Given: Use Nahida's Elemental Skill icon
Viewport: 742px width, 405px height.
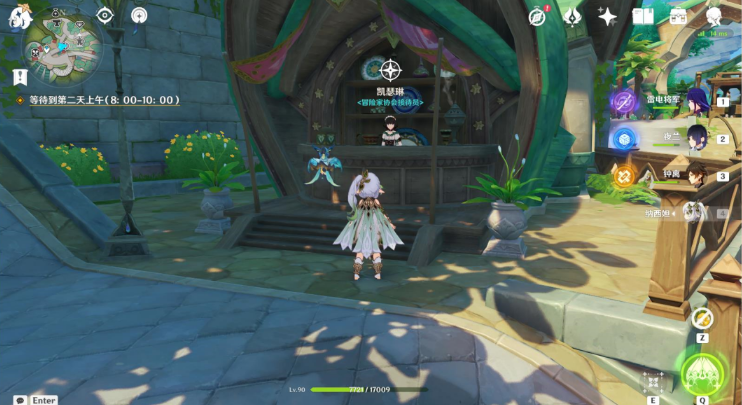Looking at the screenshot, I should (653, 382).
